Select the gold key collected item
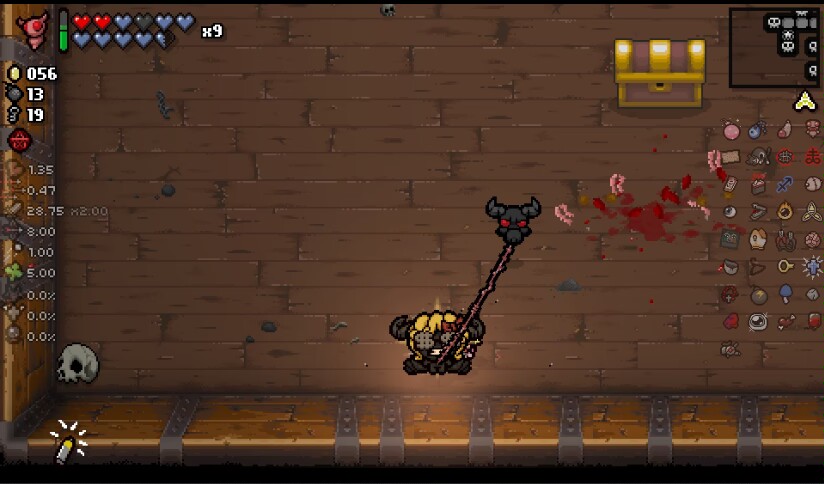 (x=786, y=266)
